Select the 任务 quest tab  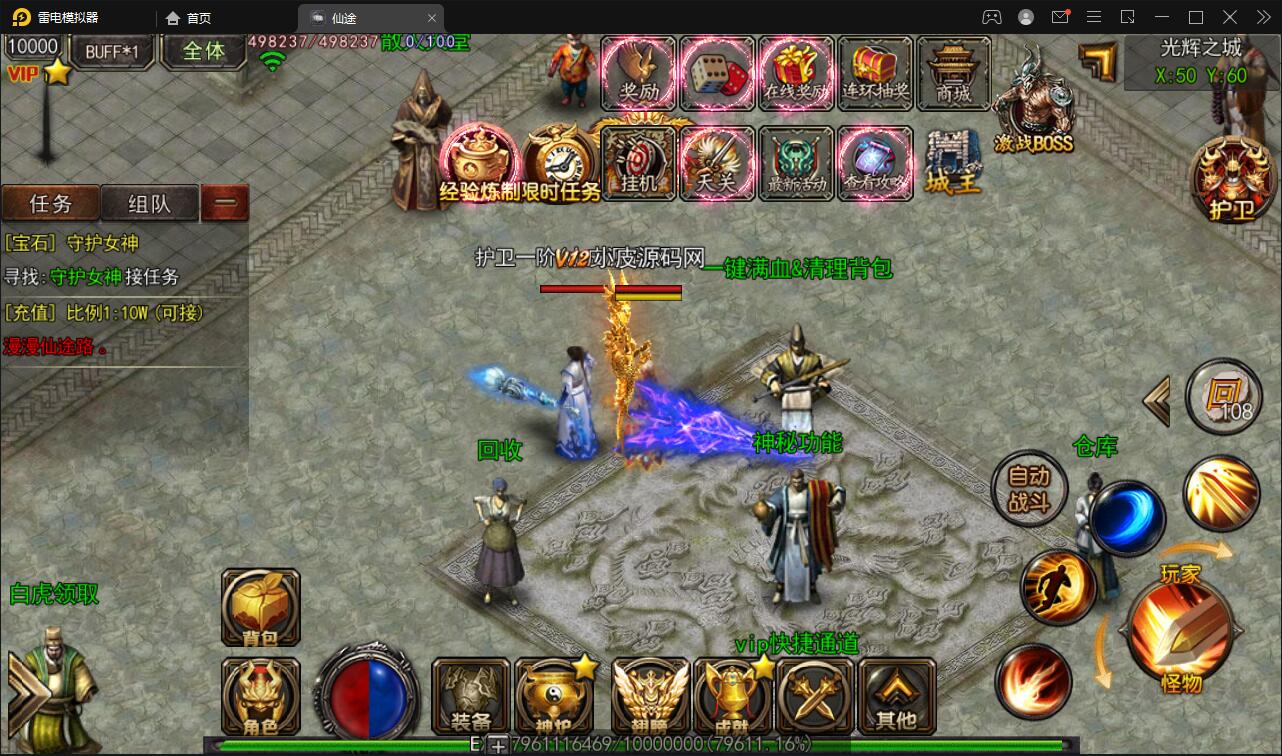click(x=51, y=204)
